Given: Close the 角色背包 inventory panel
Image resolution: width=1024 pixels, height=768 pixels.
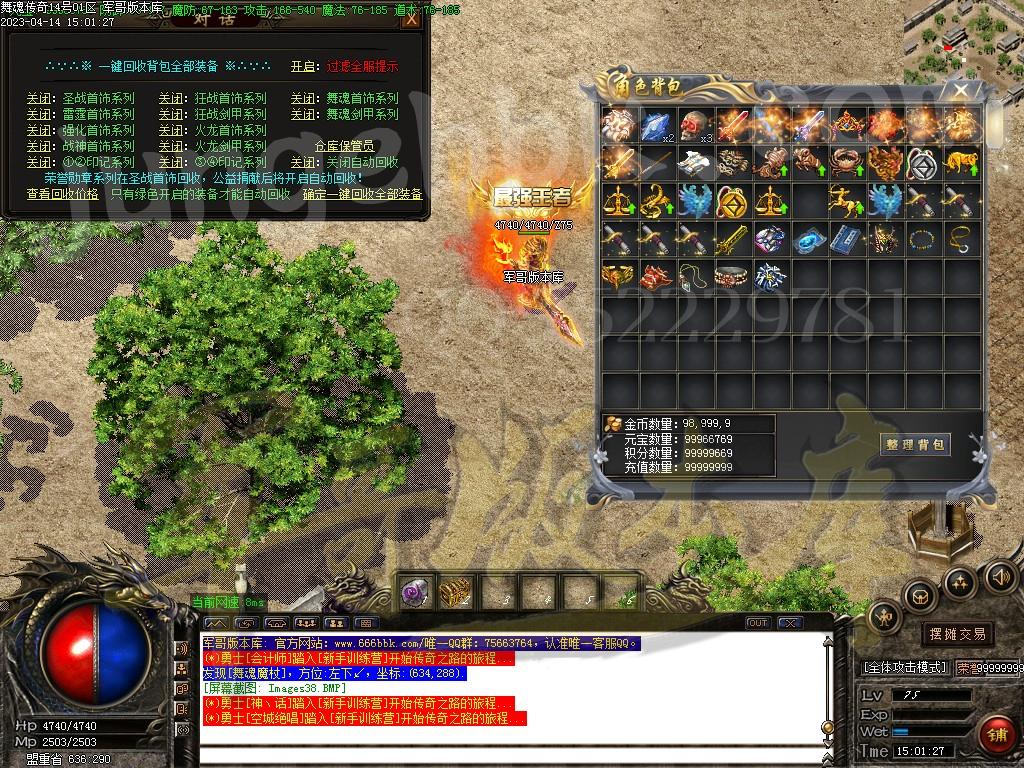Looking at the screenshot, I should pos(960,91).
